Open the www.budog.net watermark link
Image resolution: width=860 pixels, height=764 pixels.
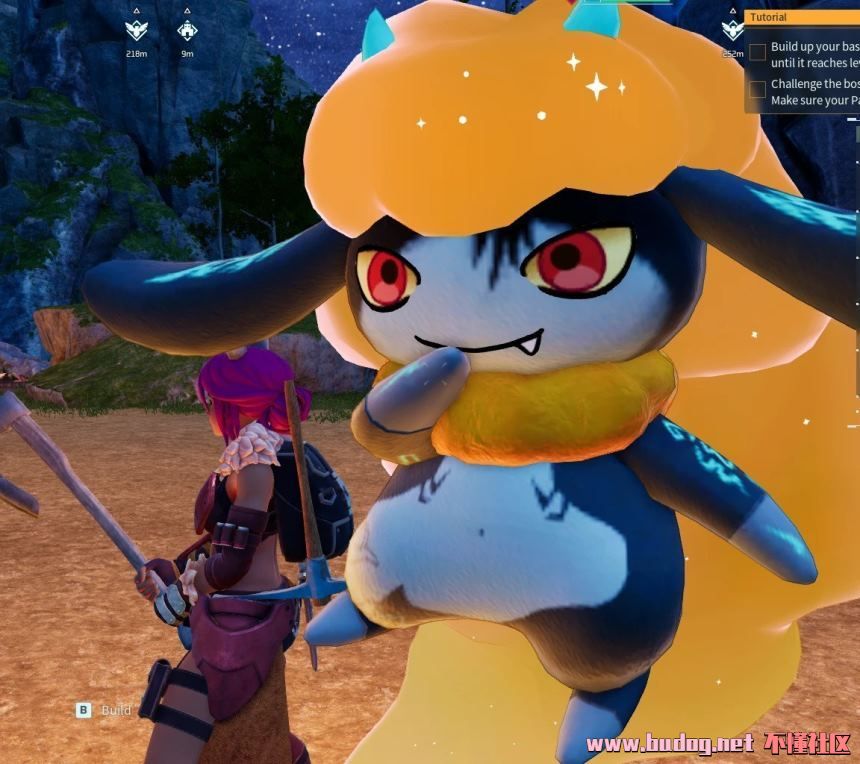pyautogui.click(x=669, y=743)
